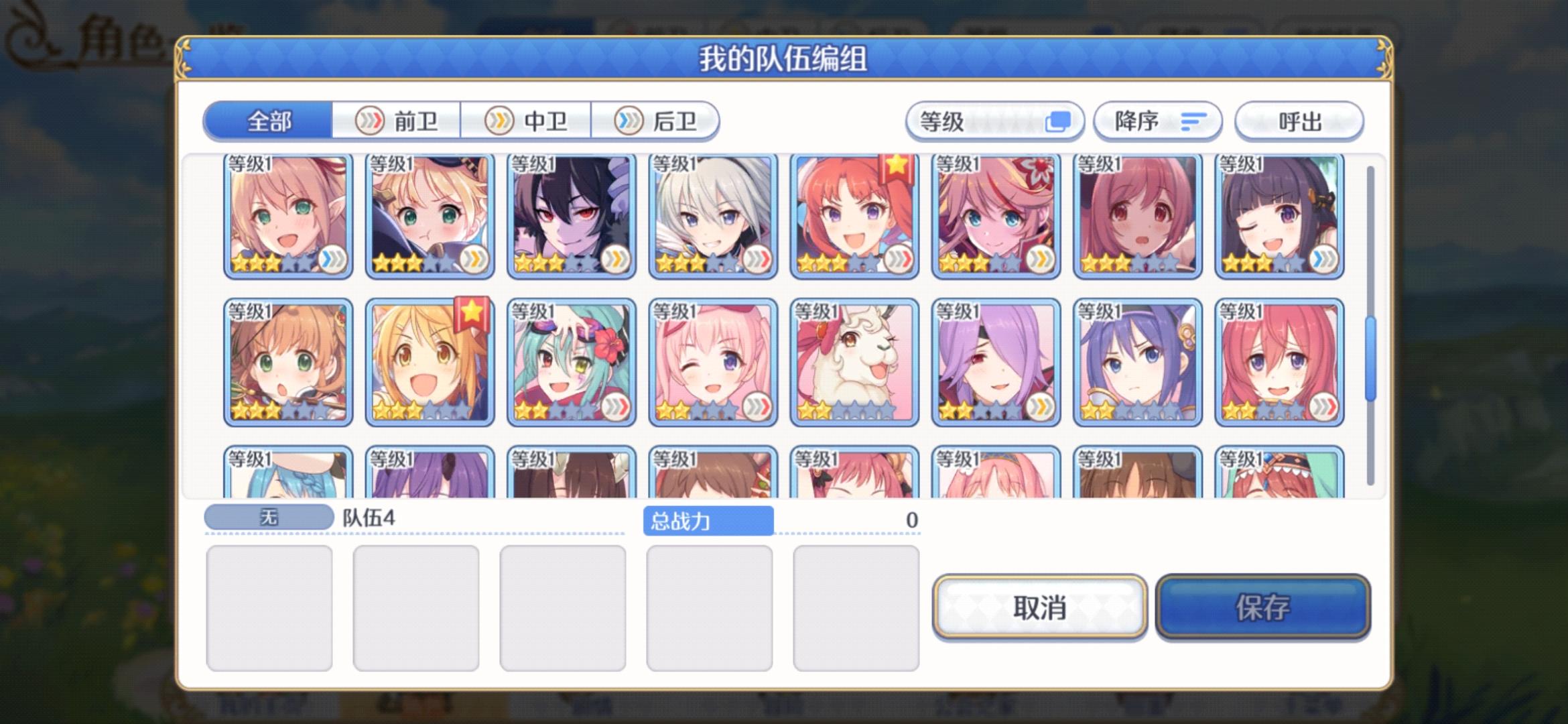This screenshot has height=724, width=1568.
Task: Select the white-haired character thumbnail in row one
Action: click(712, 215)
